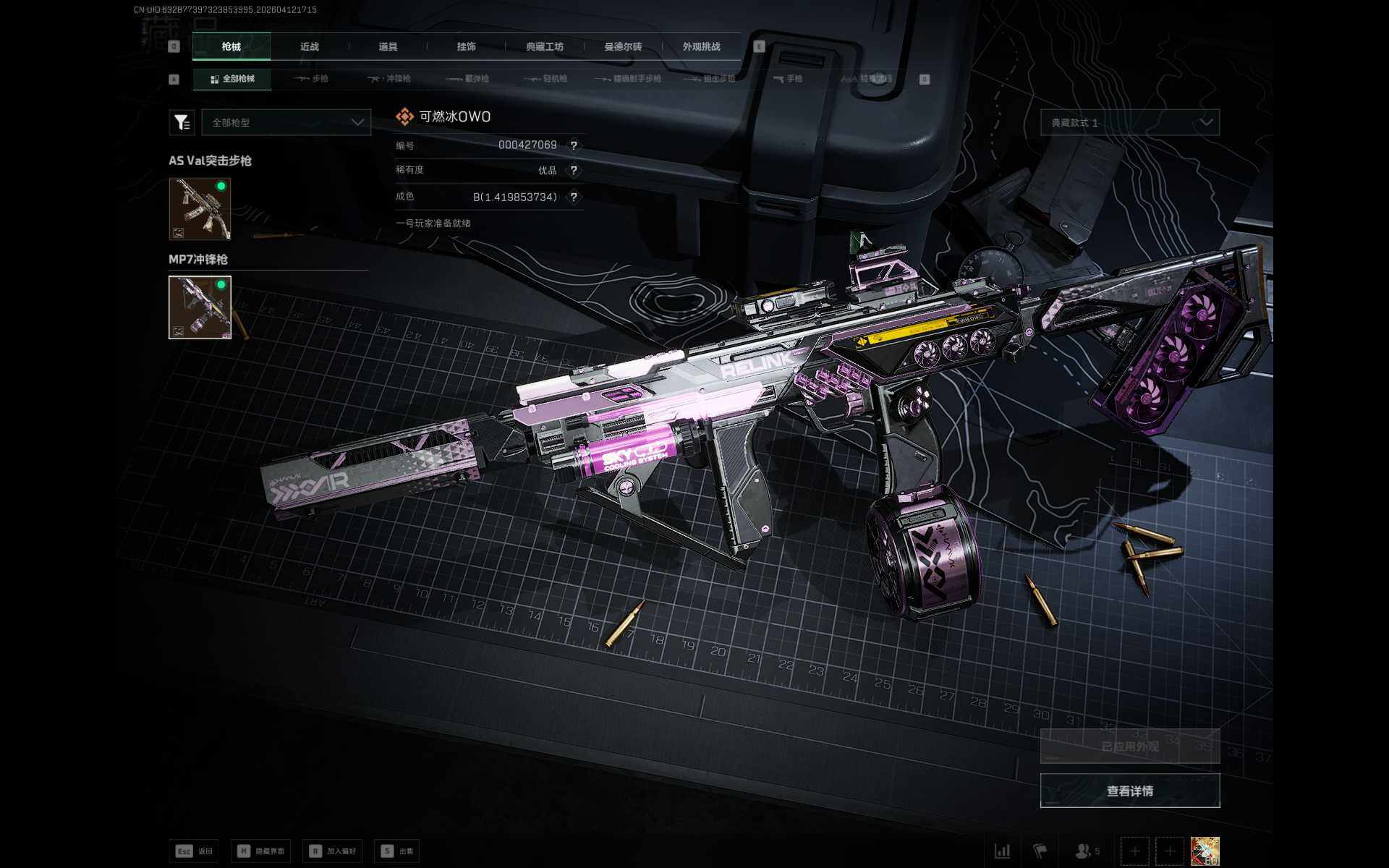Open the 曼德尔砖 tab
The height and width of the screenshot is (868, 1389).
(623, 46)
